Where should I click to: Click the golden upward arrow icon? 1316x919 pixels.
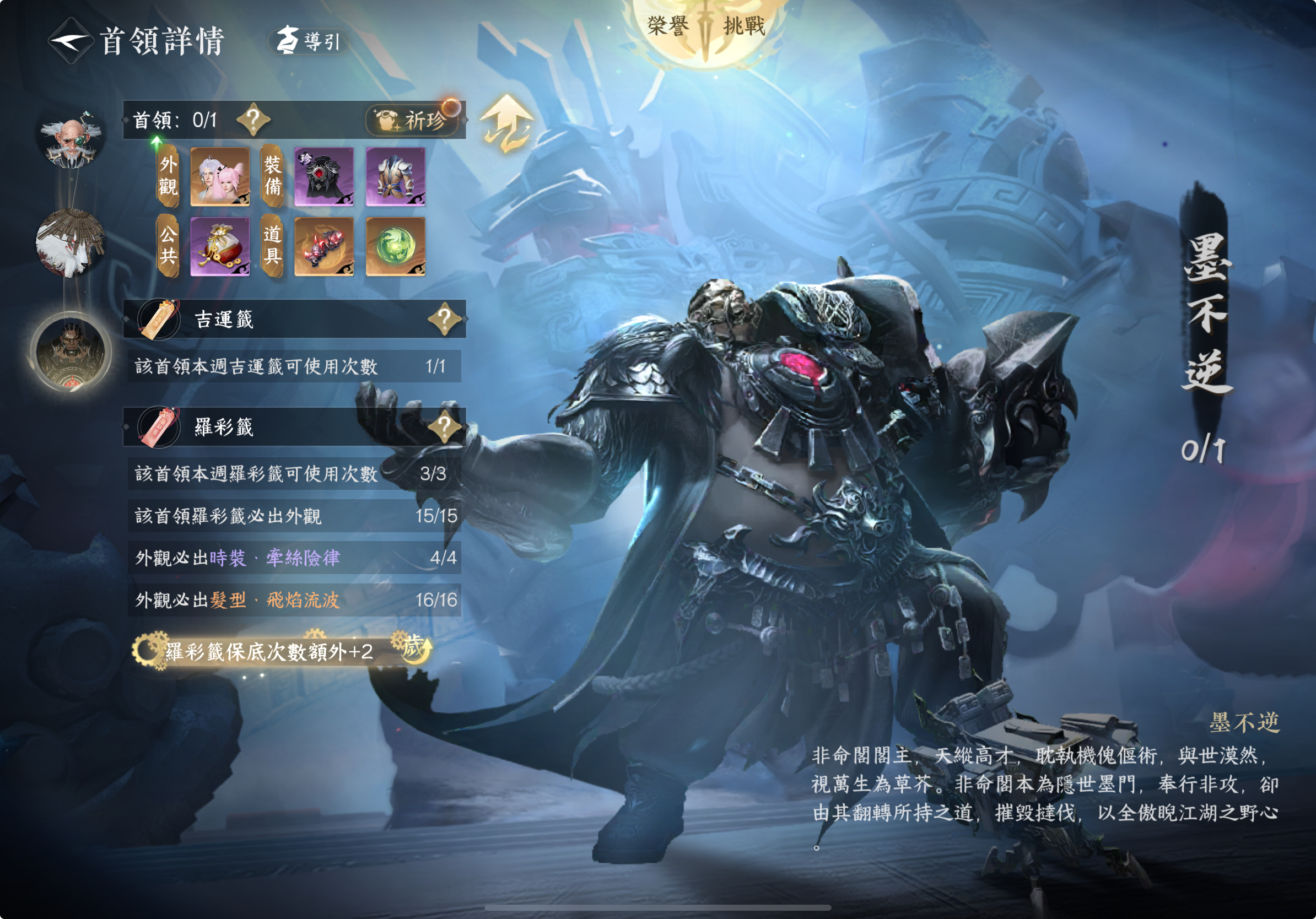(x=506, y=123)
